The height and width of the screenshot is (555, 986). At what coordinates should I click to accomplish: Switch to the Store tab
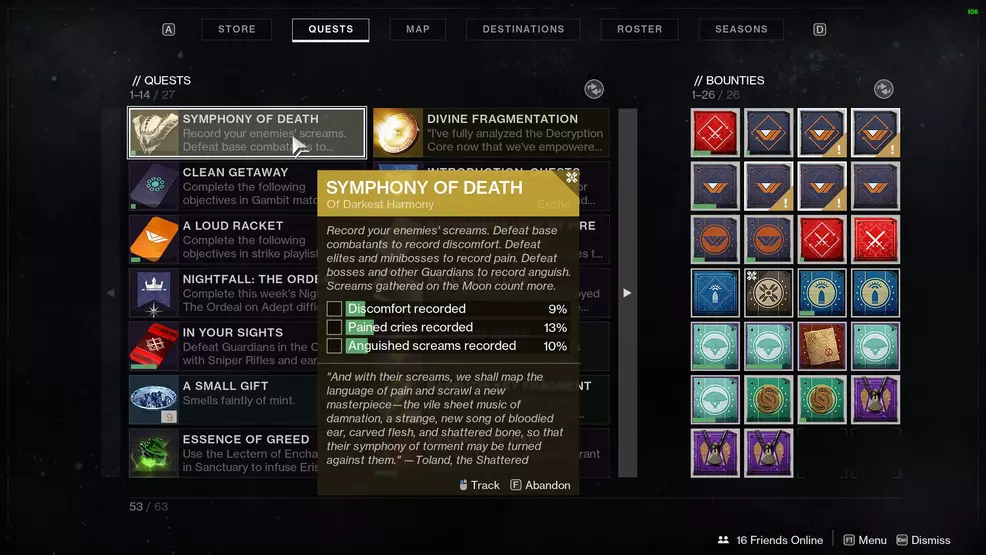point(237,29)
